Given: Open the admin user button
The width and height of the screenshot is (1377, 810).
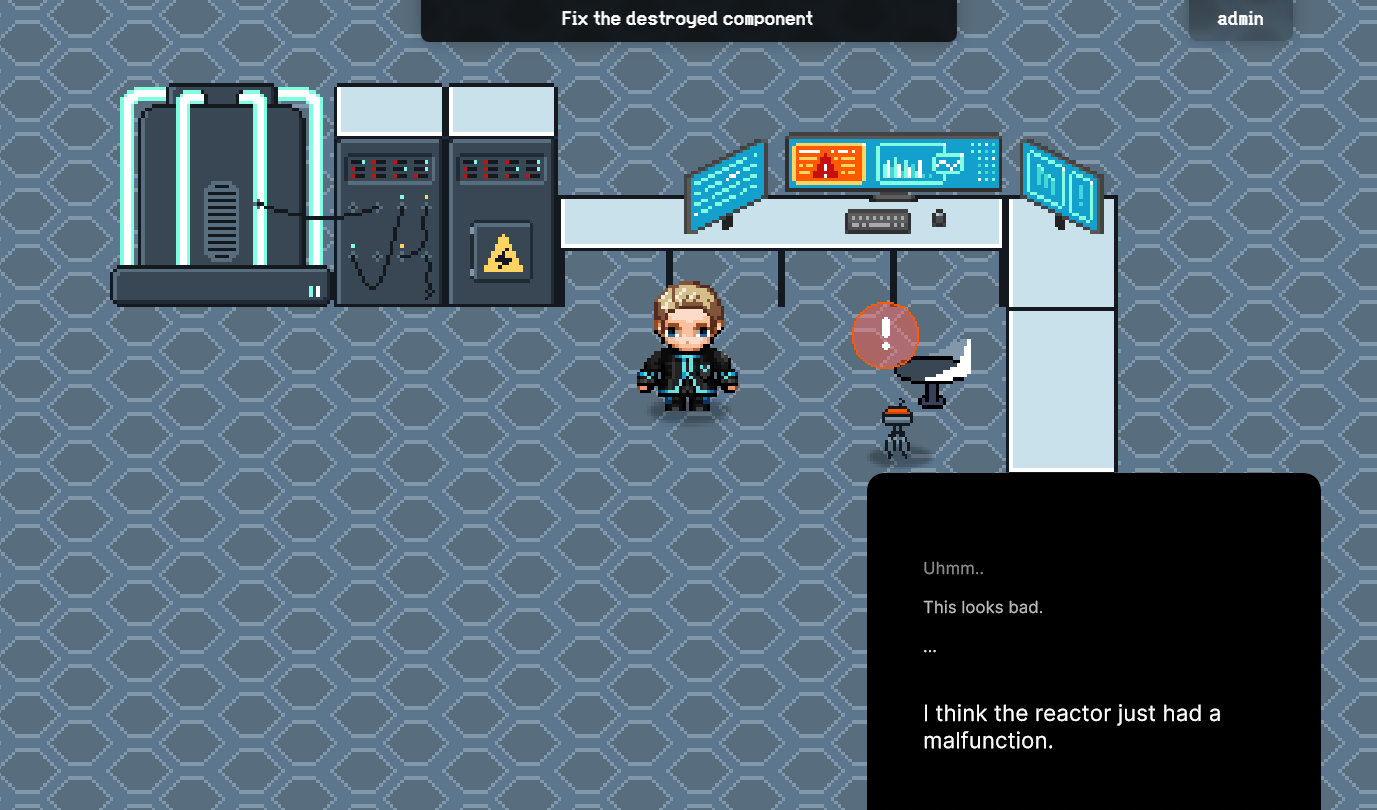Looking at the screenshot, I should point(1240,19).
